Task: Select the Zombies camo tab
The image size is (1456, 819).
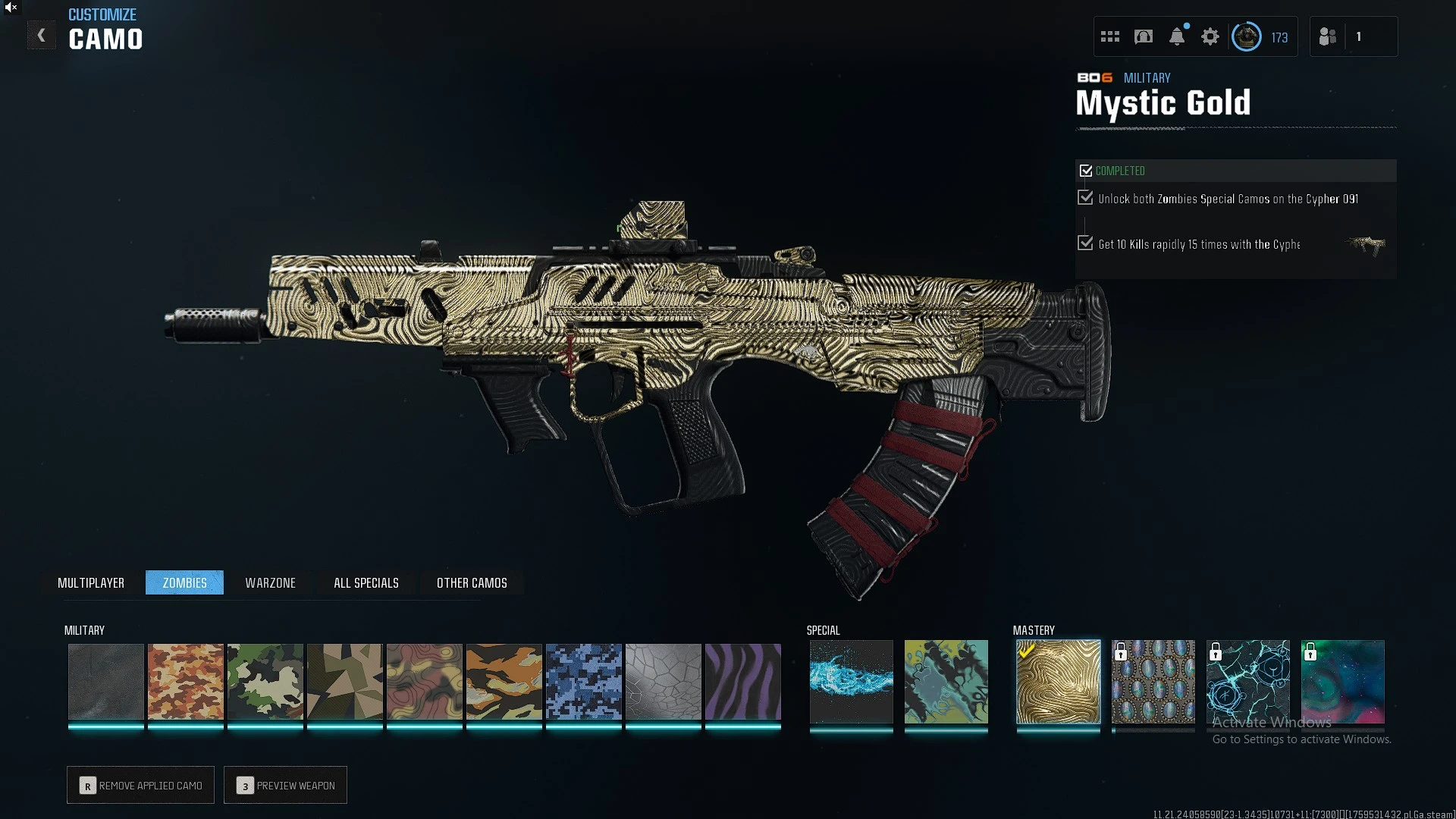Action: click(x=184, y=582)
